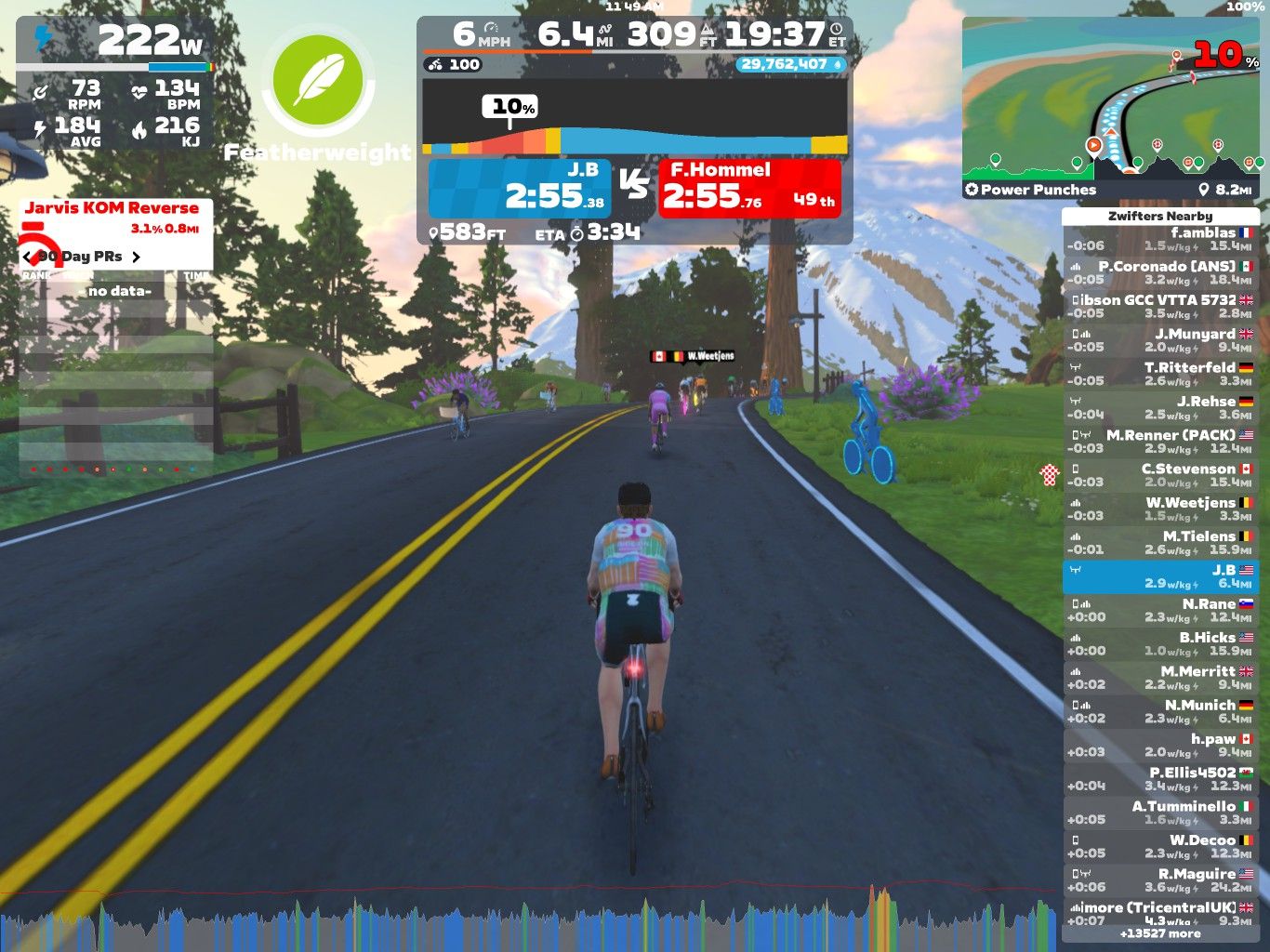Image resolution: width=1270 pixels, height=952 pixels.
Task: Select M.Renner (PACK) rider row
Action: [x=1159, y=442]
